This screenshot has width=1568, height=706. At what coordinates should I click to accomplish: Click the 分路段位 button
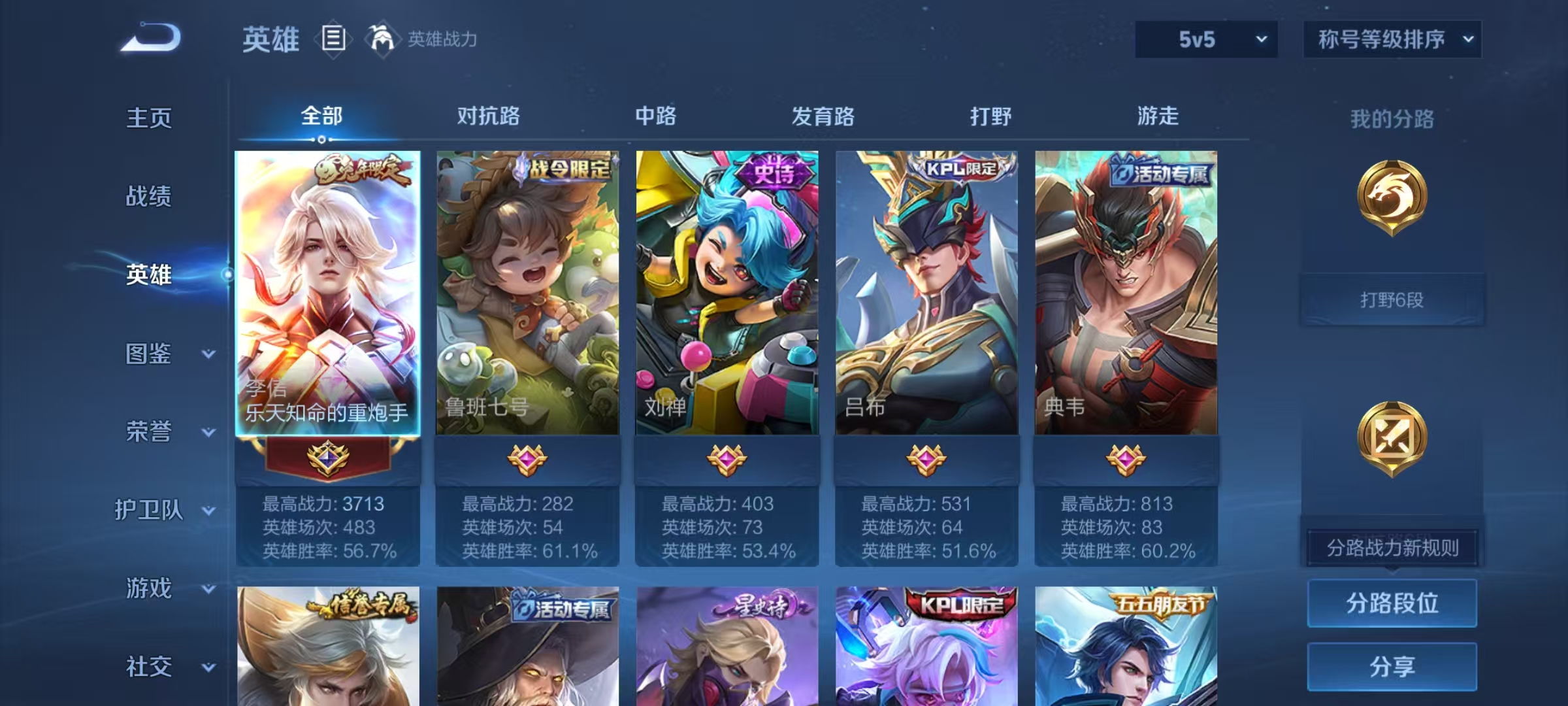[x=1392, y=603]
